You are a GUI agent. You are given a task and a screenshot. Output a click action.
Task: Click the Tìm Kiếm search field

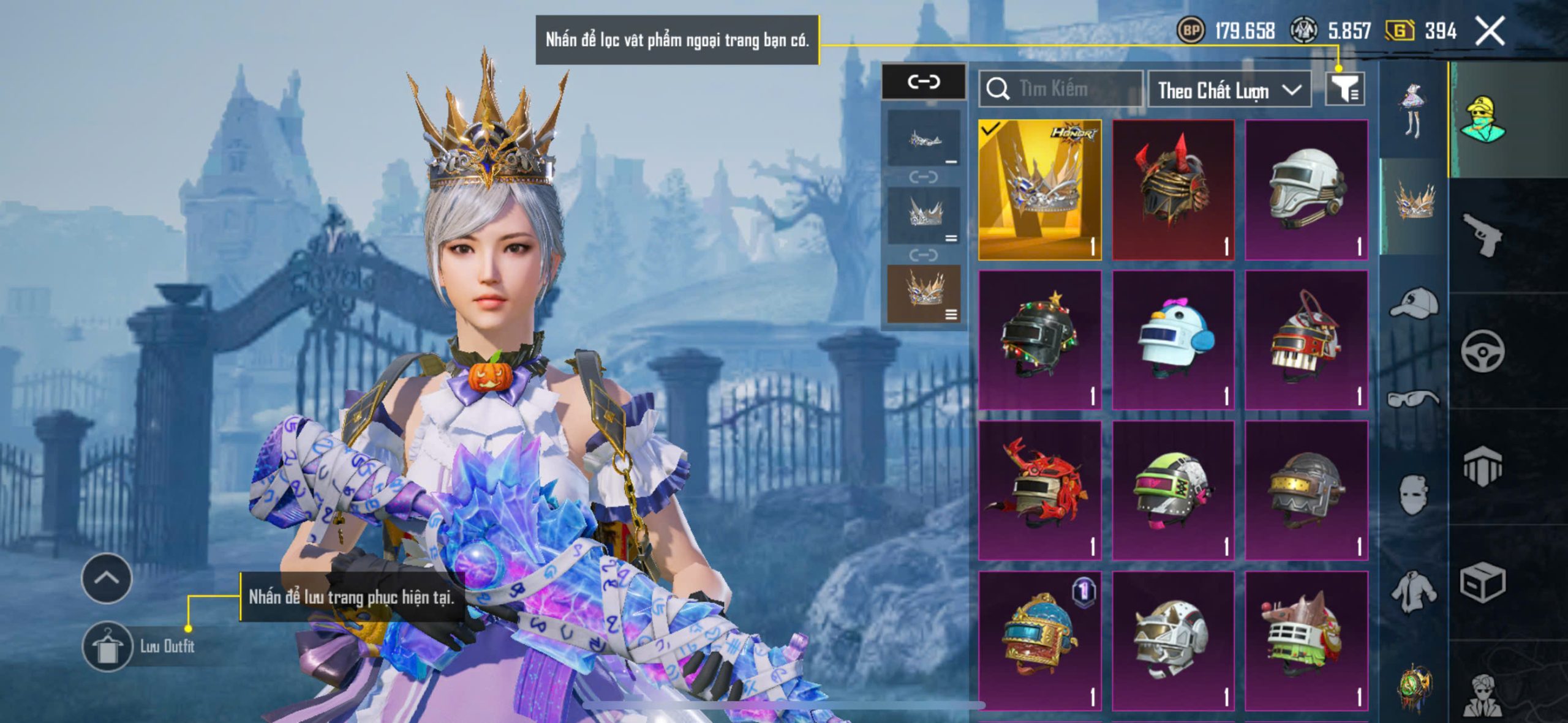coord(1061,89)
